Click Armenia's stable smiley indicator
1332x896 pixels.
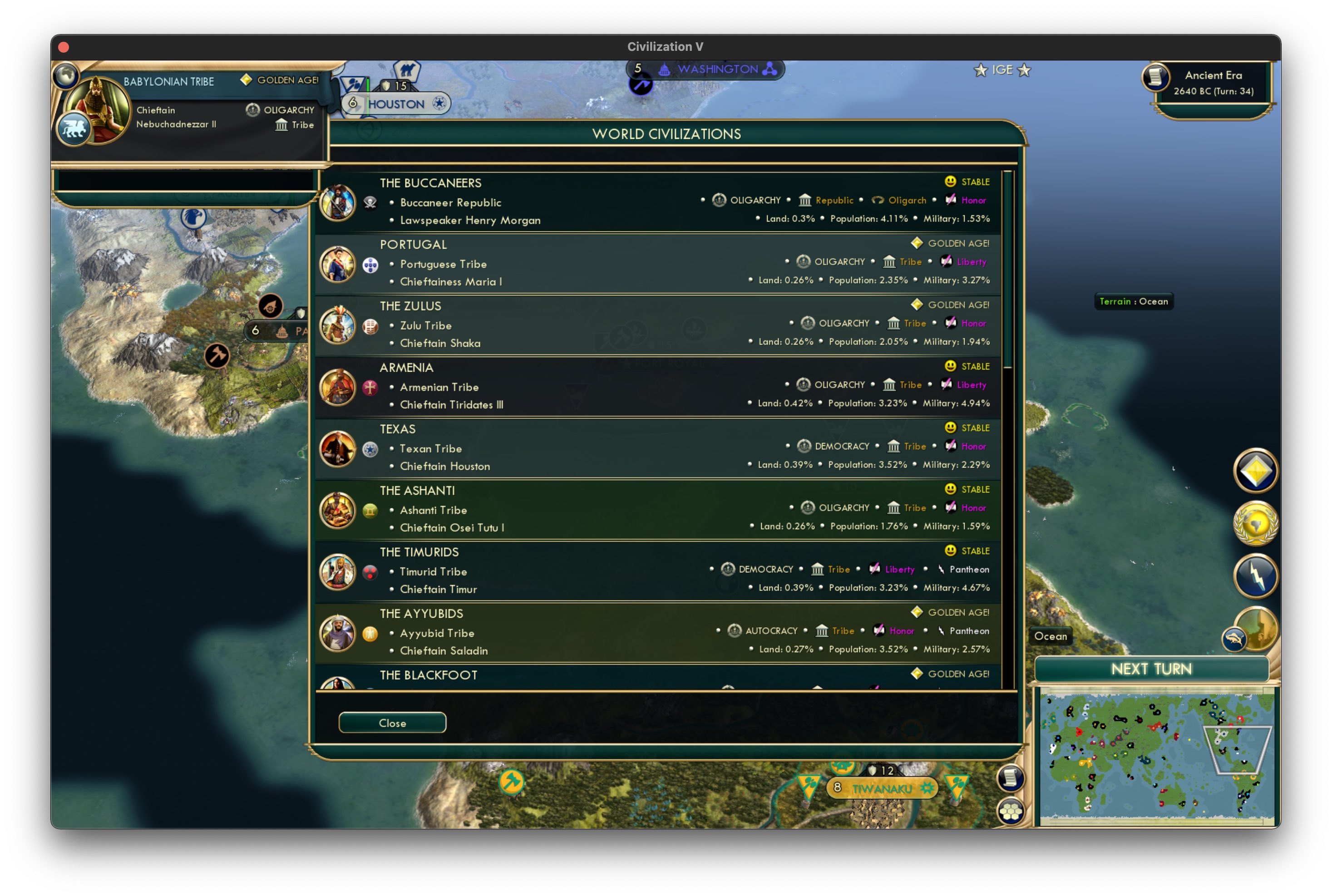tap(950, 366)
